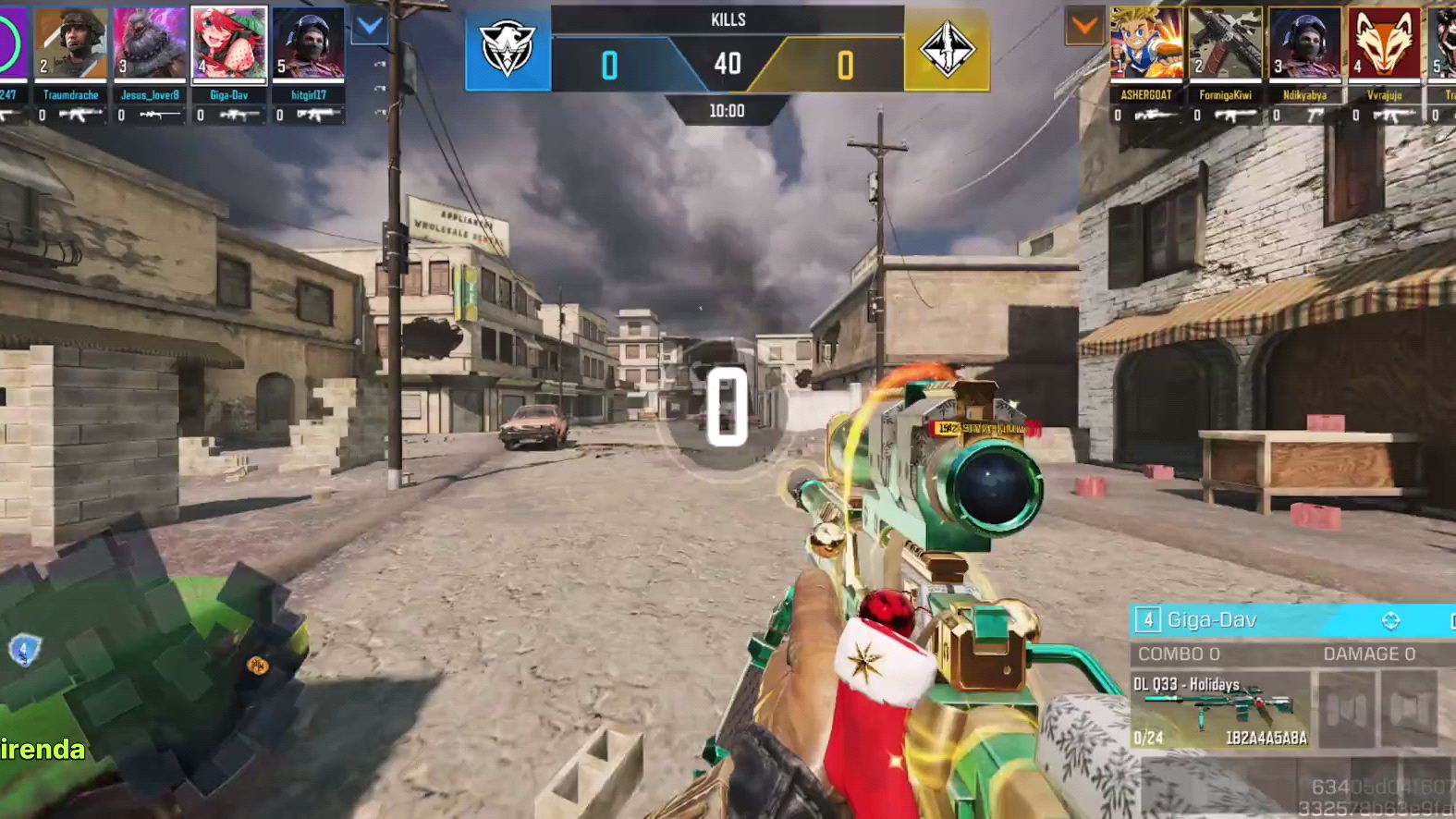This screenshot has height=819, width=1456.
Task: Spectate player ASHERGOAT
Action: tap(1146, 44)
